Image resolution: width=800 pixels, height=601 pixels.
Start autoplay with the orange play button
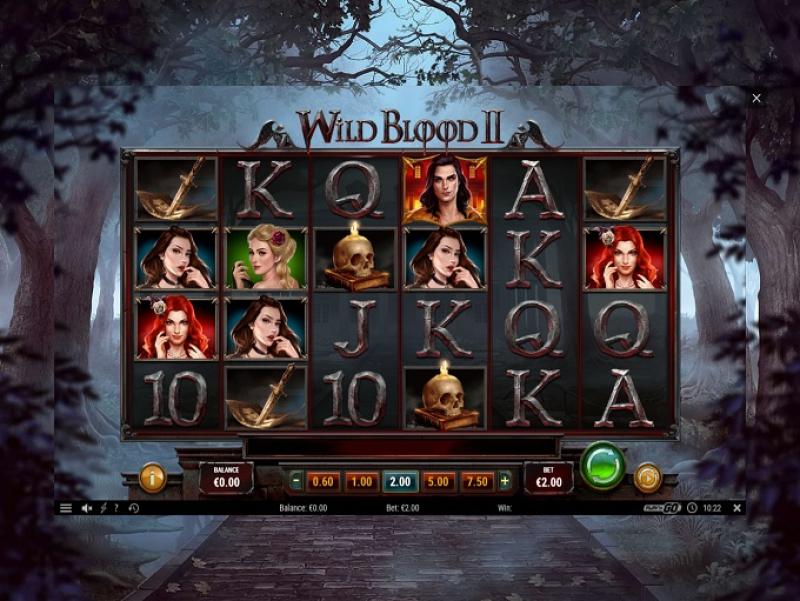647,478
